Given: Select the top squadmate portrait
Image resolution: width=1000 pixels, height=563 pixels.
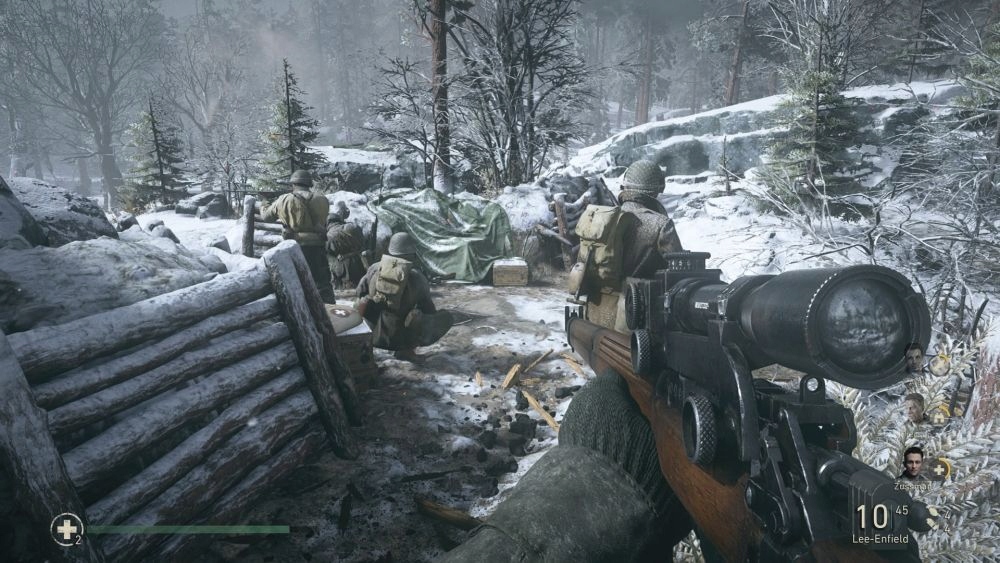Looking at the screenshot, I should (x=914, y=357).
